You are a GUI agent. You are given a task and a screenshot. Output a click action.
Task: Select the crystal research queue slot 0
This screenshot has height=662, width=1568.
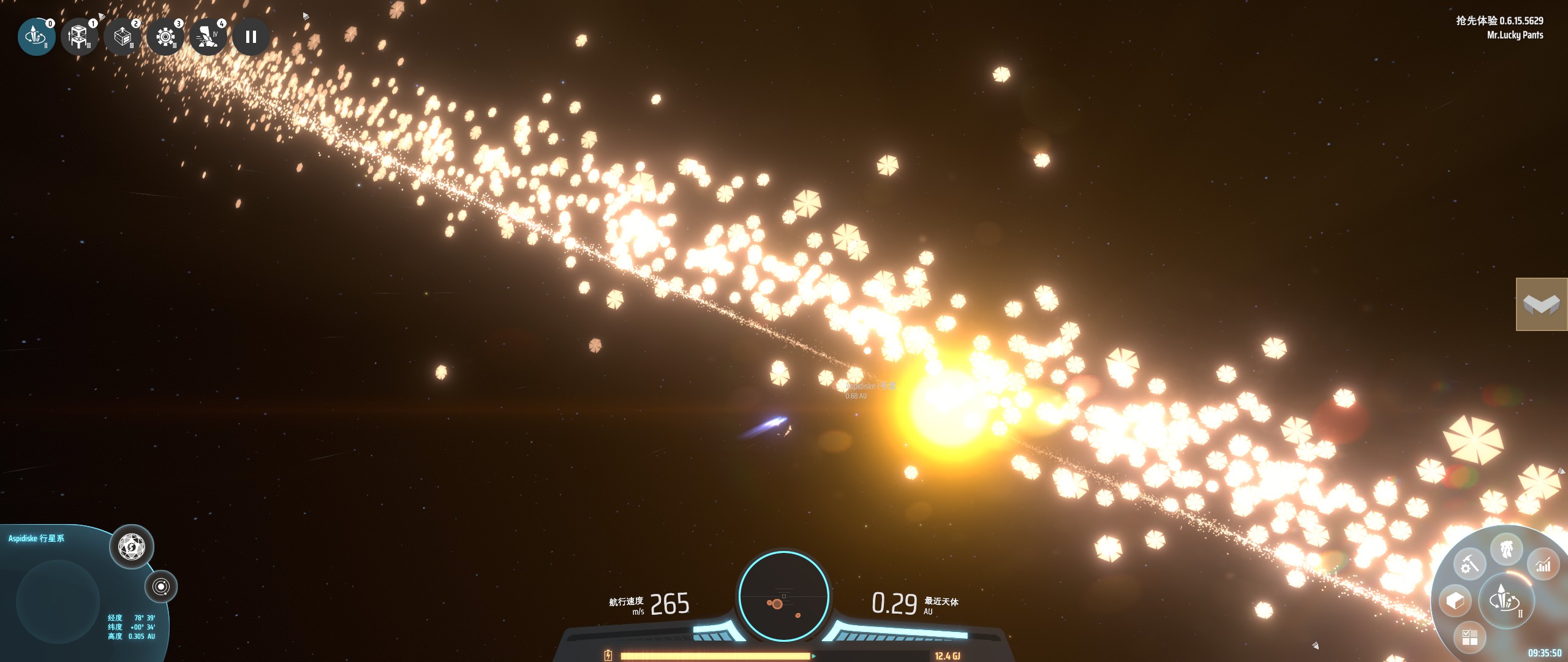pos(36,37)
